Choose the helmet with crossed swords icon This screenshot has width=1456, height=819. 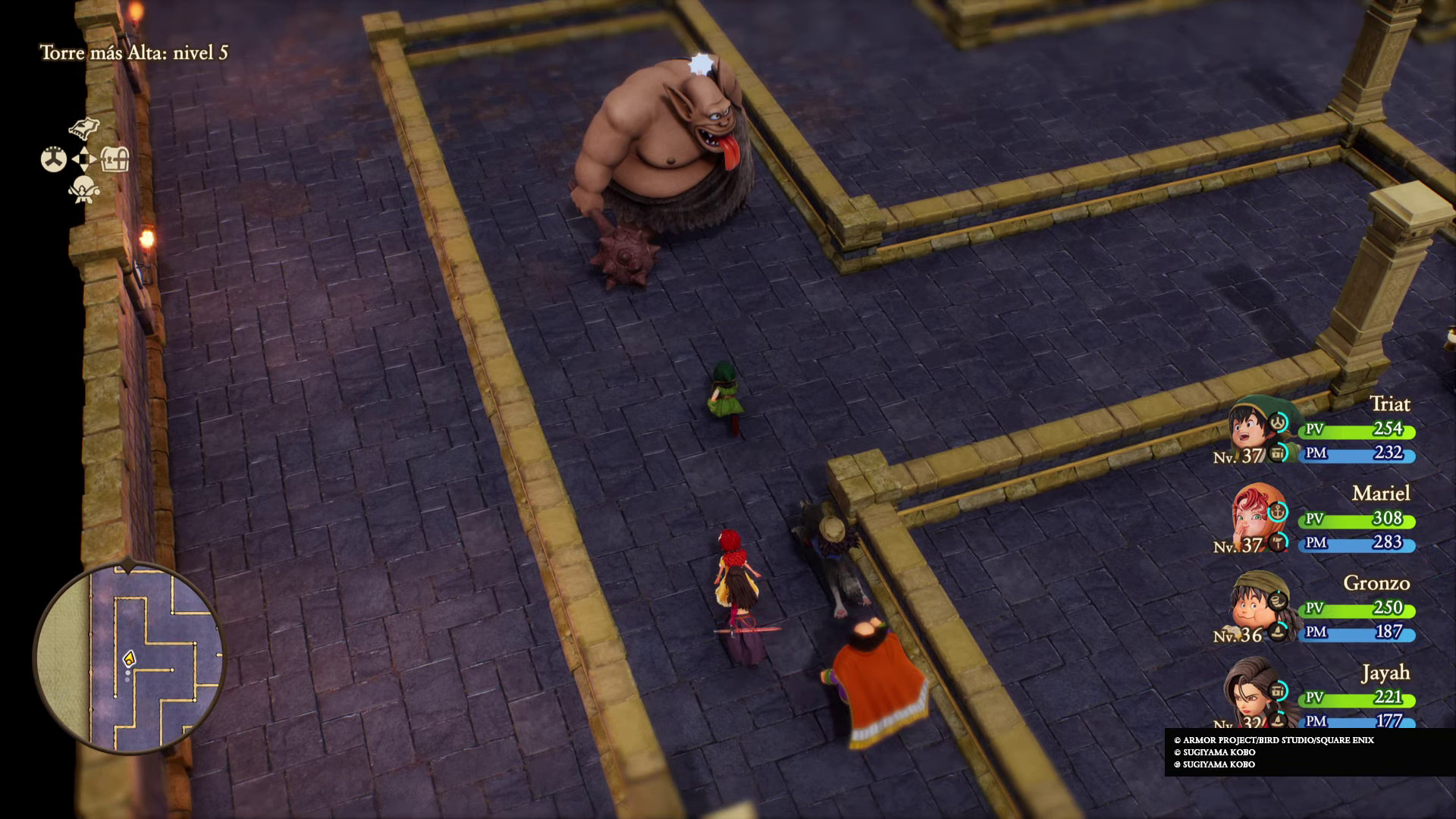[83, 190]
